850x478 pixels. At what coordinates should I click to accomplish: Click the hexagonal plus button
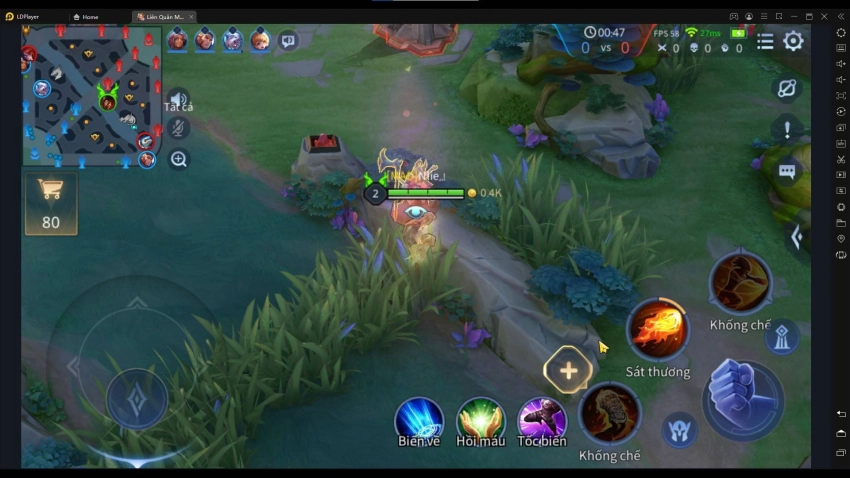568,371
